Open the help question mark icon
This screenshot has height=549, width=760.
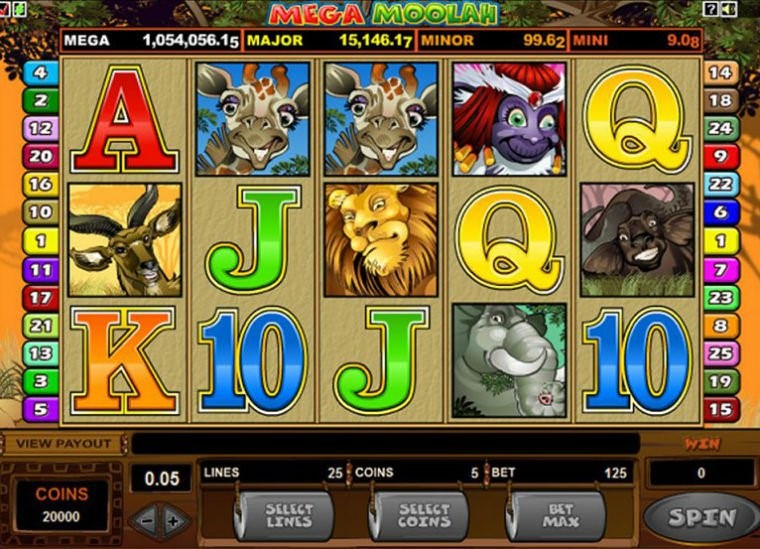tap(711, 9)
